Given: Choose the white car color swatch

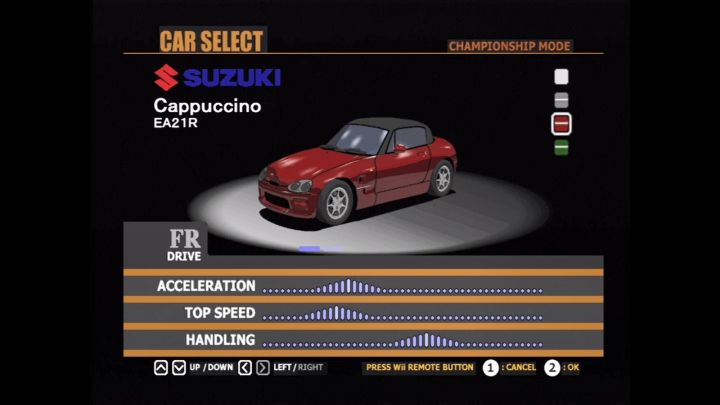Looking at the screenshot, I should point(561,76).
